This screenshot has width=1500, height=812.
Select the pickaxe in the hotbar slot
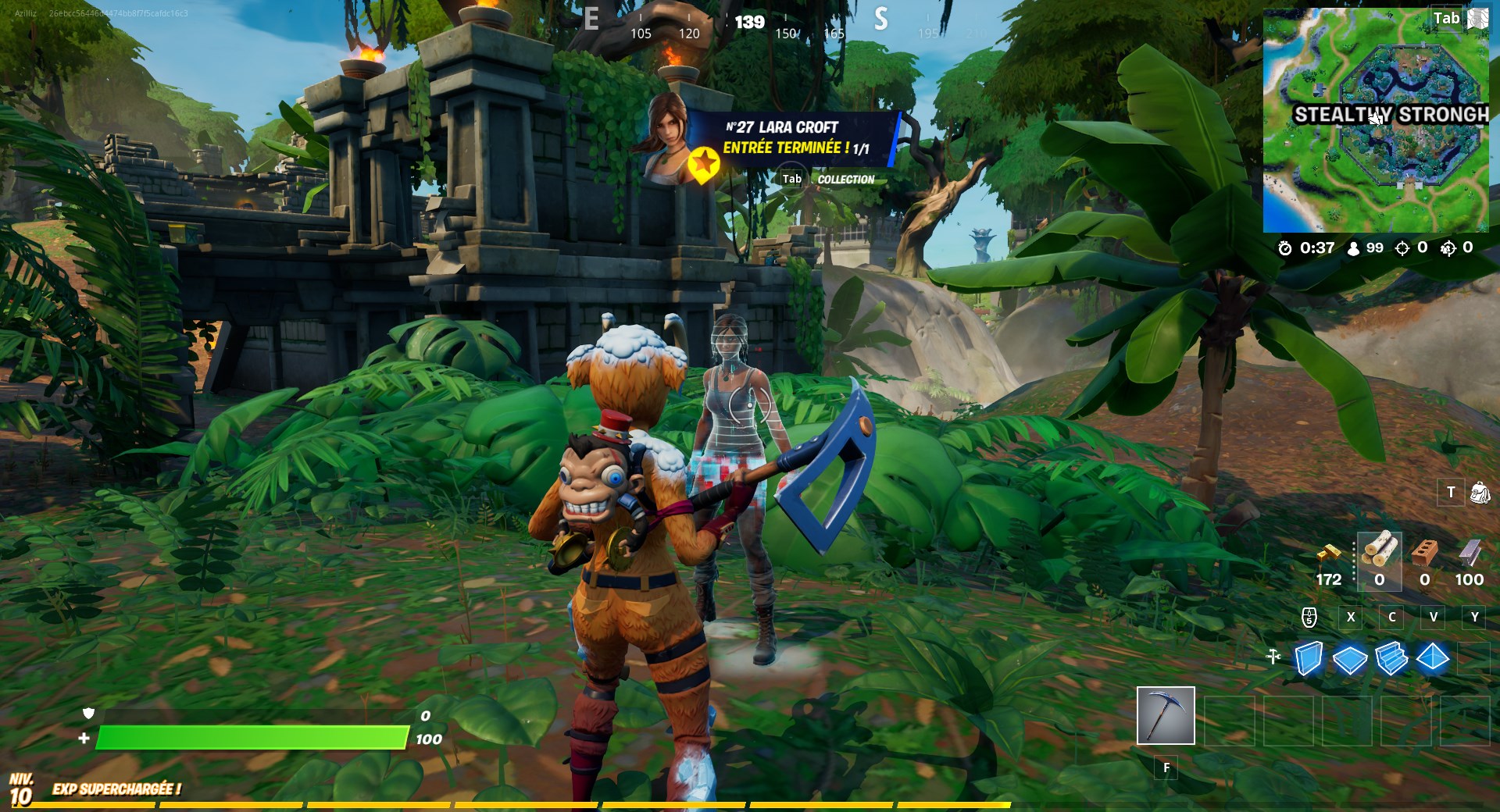(x=1165, y=717)
